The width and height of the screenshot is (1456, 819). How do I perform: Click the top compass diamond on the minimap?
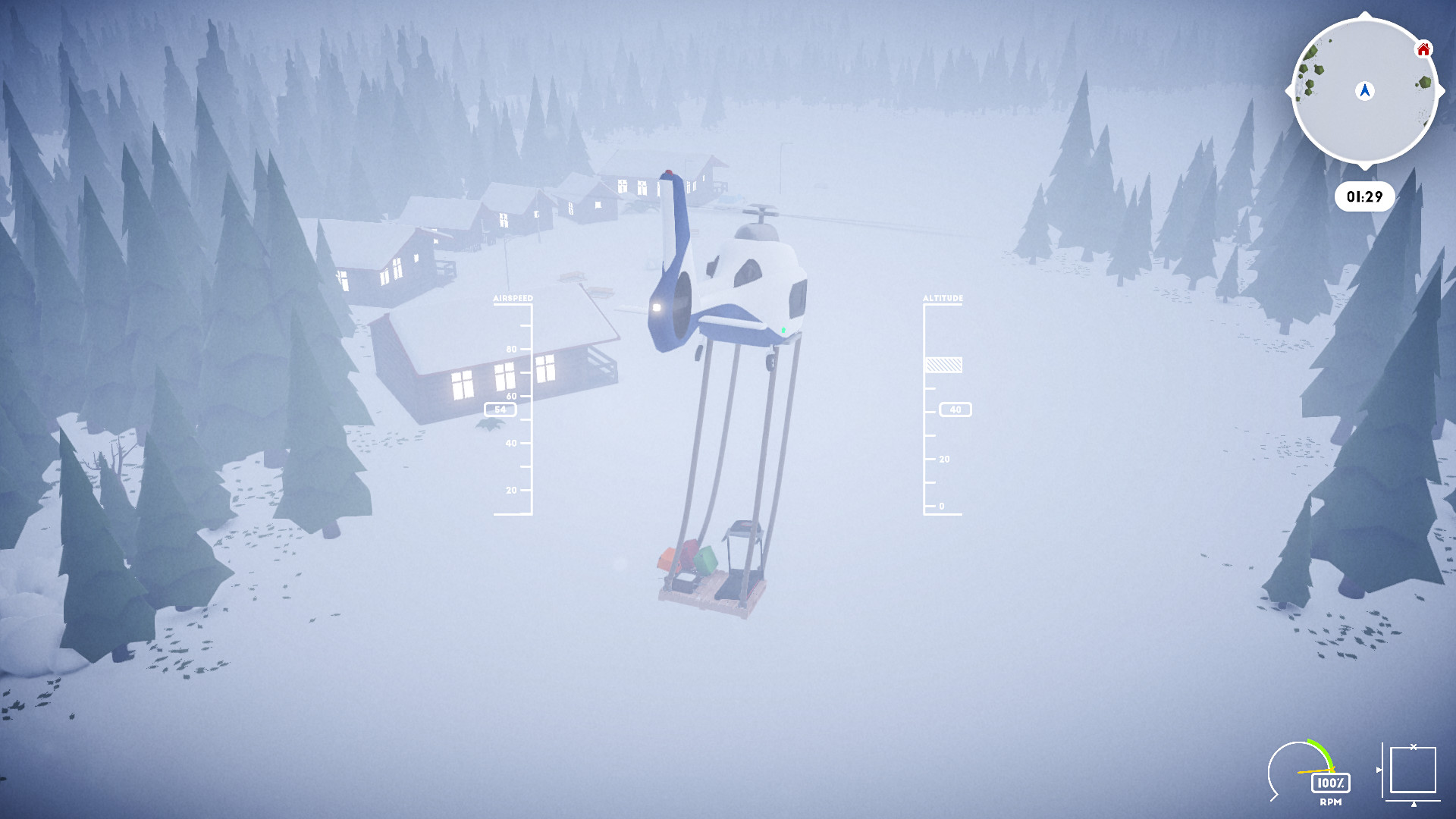[x=1365, y=15]
